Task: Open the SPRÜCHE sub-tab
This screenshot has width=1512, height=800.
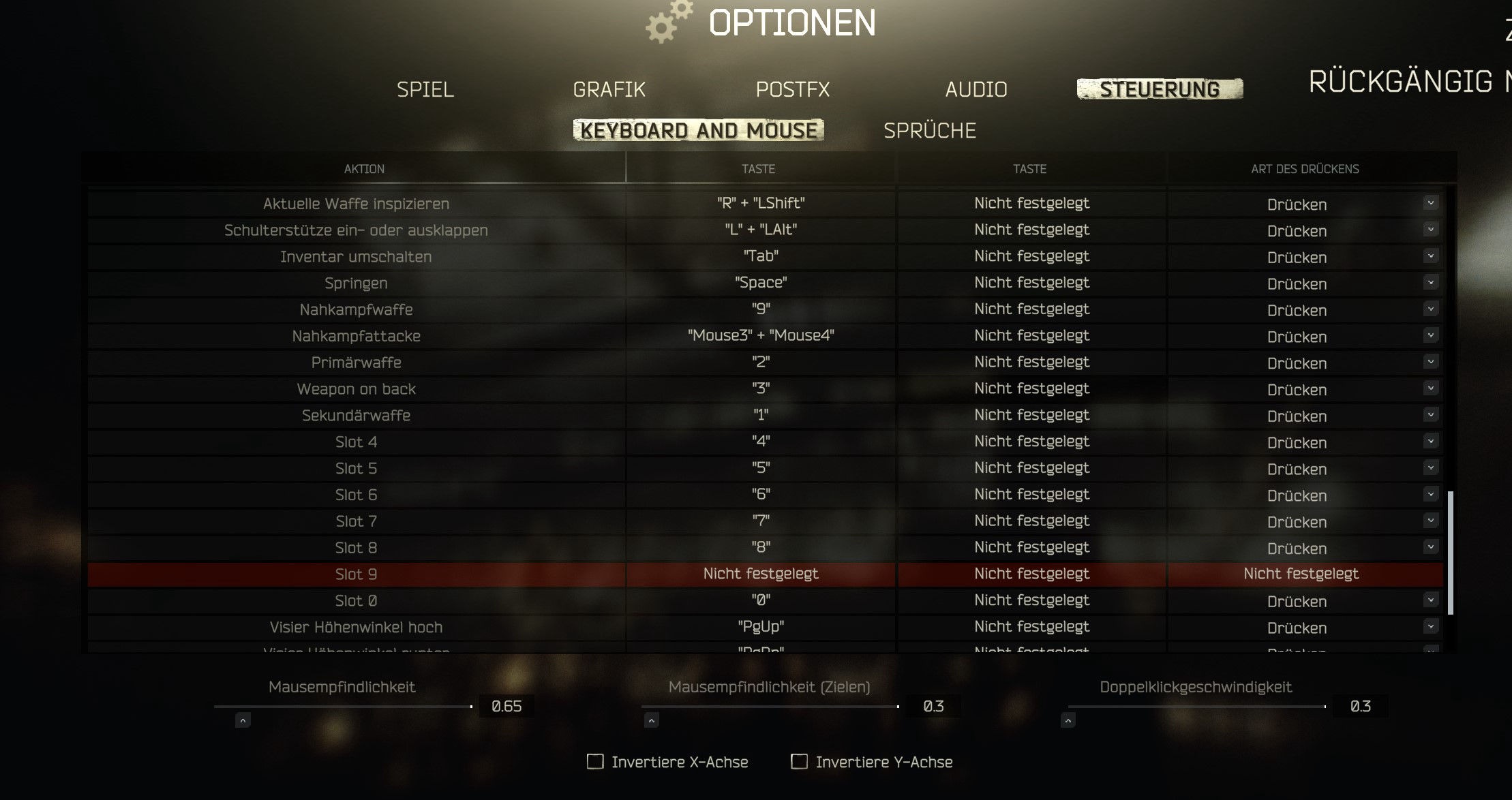Action: pyautogui.click(x=929, y=130)
